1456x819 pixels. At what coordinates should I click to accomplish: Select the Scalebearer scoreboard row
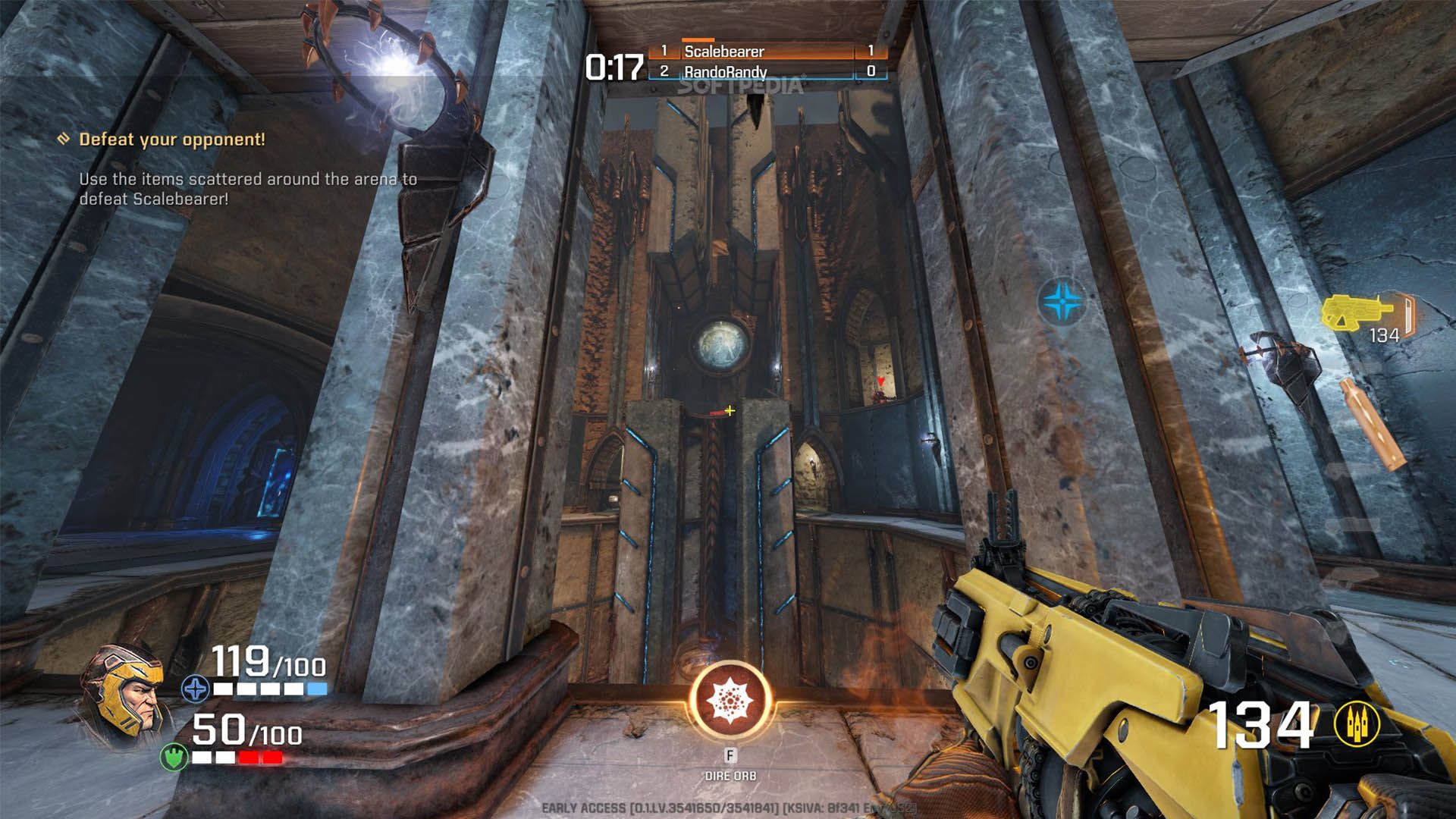[x=766, y=52]
